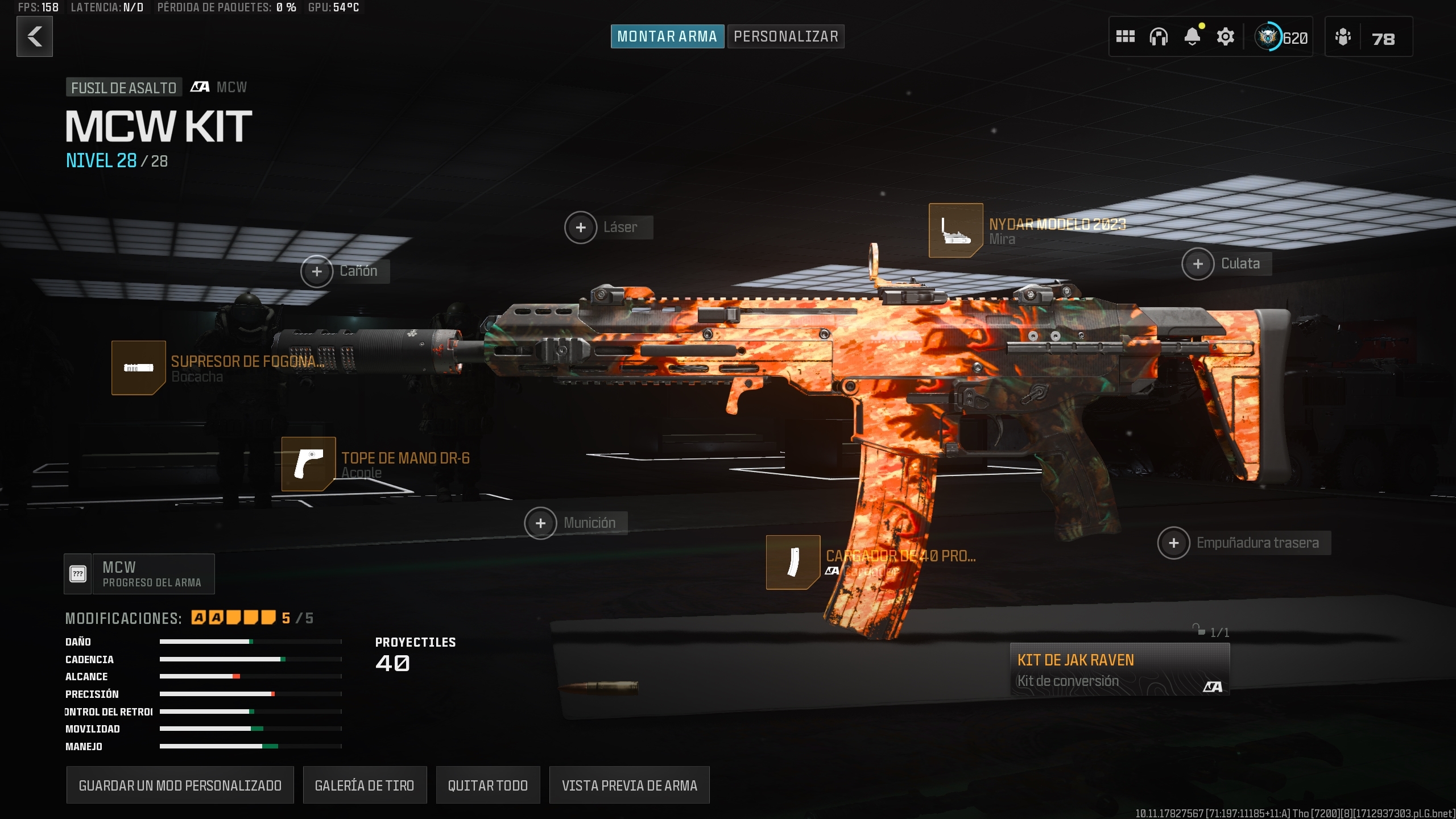Open the Culata attachment slot
Image resolution: width=1456 pixels, height=819 pixels.
1198,263
